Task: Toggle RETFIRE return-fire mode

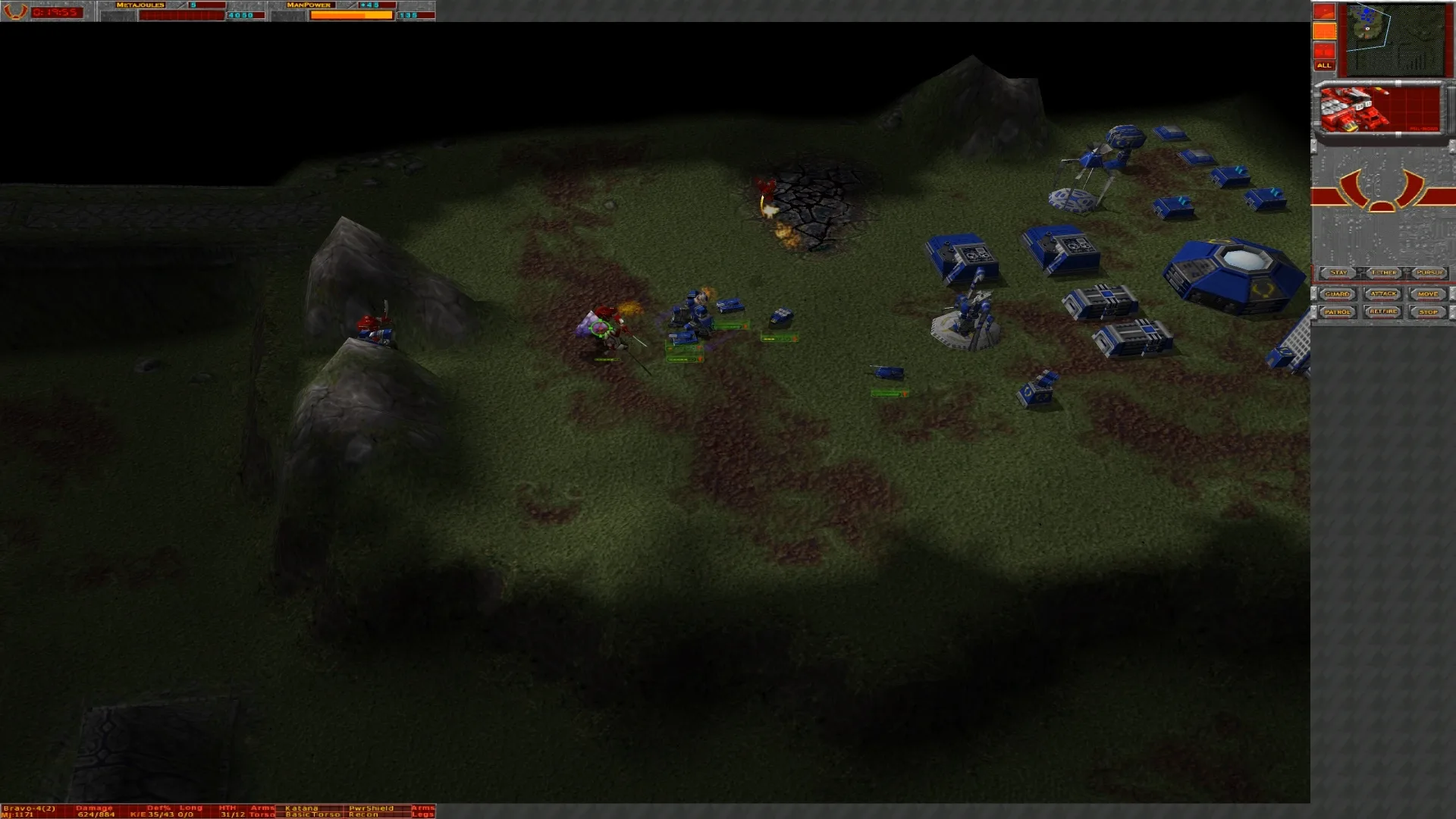Action: tap(1383, 312)
